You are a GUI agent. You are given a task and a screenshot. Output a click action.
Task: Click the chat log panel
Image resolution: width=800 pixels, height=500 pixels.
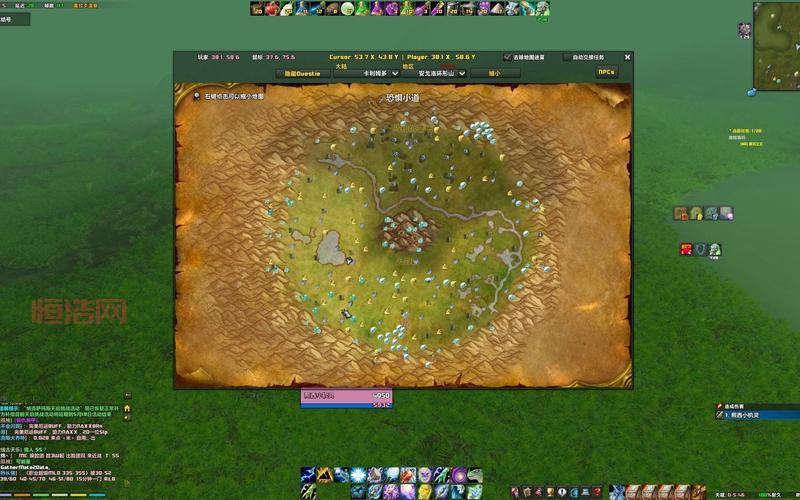tap(60, 440)
